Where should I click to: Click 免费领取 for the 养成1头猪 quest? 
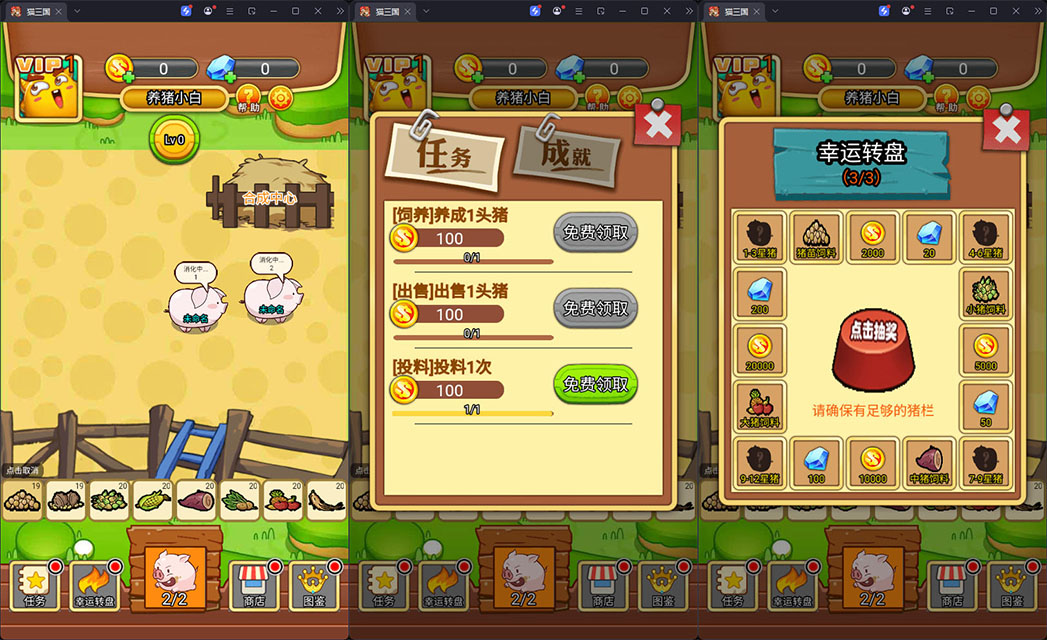(595, 232)
